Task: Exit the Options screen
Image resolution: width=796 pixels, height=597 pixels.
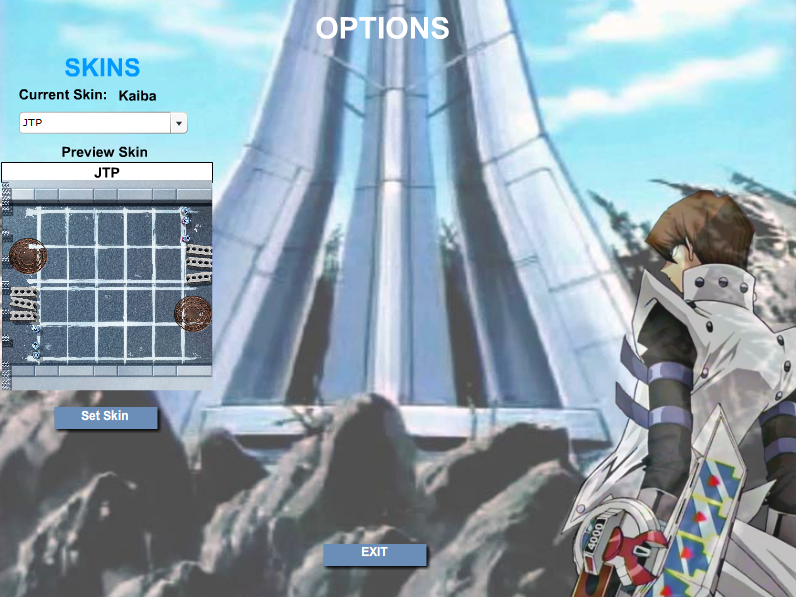Action: click(374, 553)
